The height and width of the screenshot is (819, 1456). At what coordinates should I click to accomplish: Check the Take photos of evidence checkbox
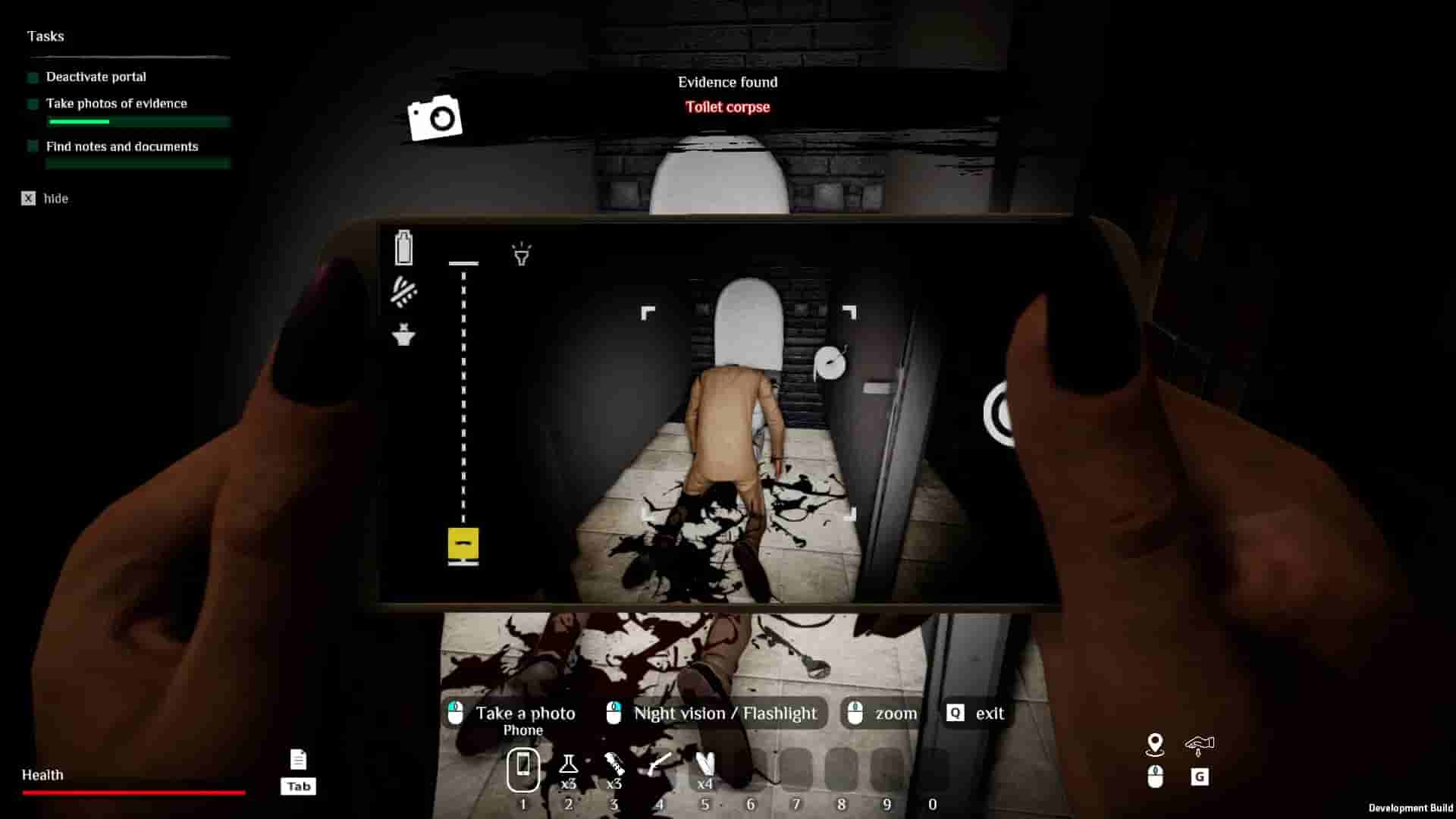(31, 104)
